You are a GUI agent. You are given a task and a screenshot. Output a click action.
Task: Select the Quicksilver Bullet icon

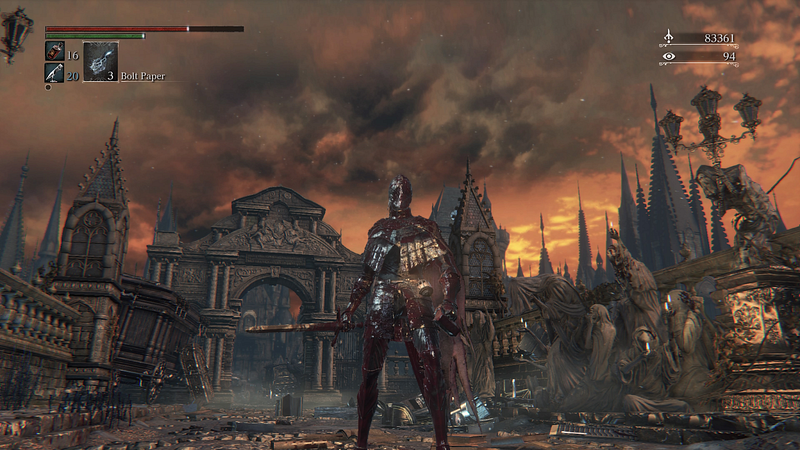pyautogui.click(x=54, y=72)
